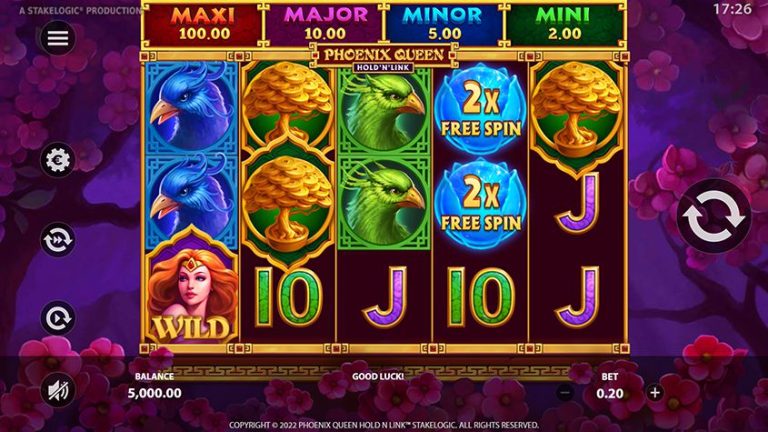The image size is (768, 432).
Task: Open the autoplay spin options
Action: pos(58,319)
